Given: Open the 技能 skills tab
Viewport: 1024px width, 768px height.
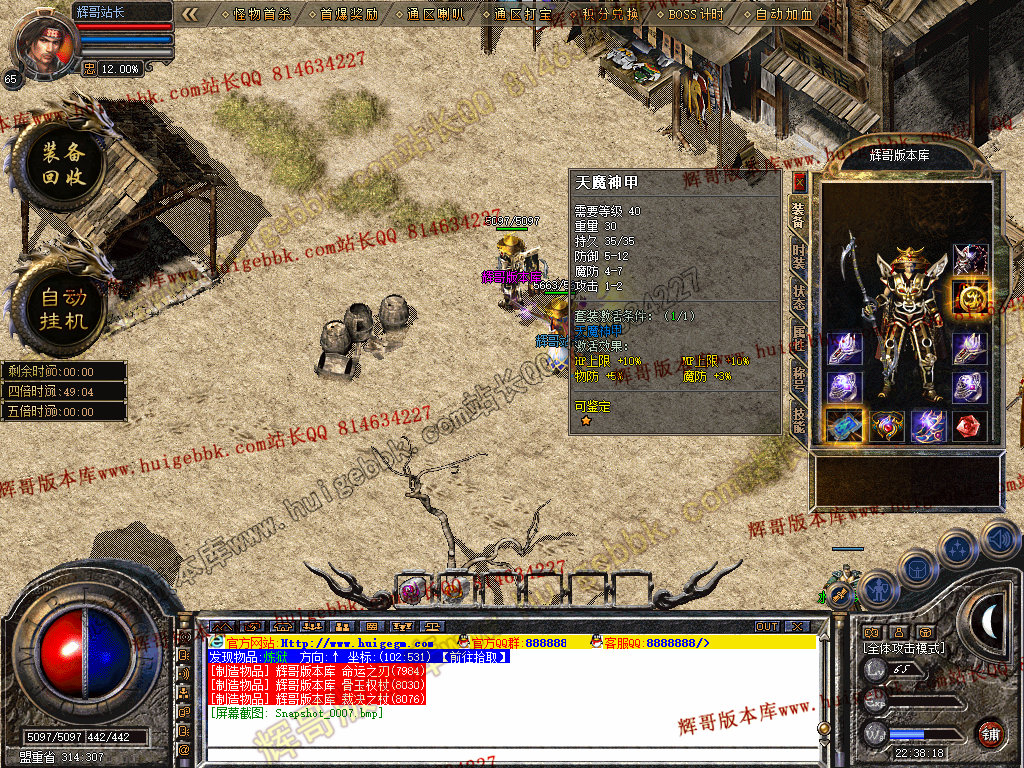Looking at the screenshot, I should coord(799,418).
